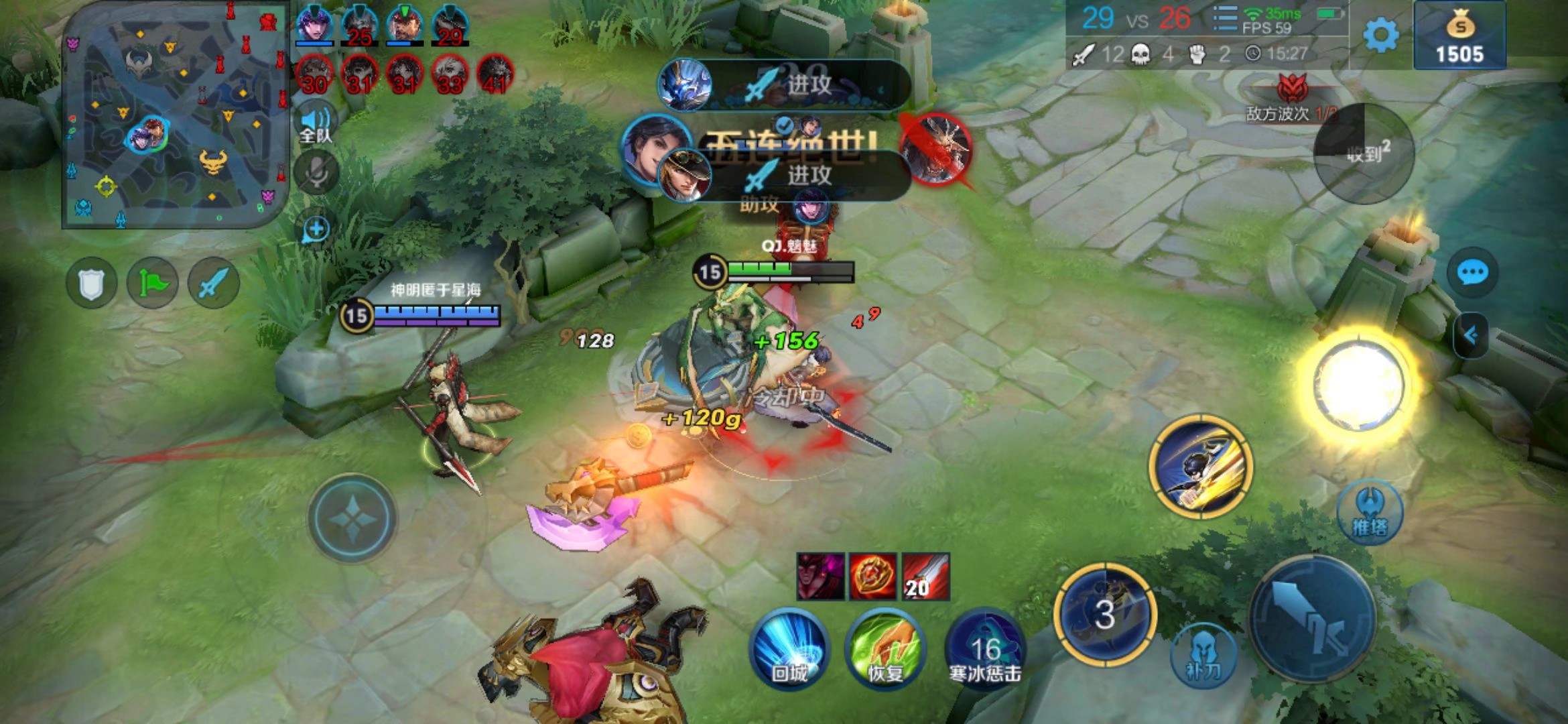Expand the side panel arrow
The image size is (1568, 724).
click(1471, 335)
